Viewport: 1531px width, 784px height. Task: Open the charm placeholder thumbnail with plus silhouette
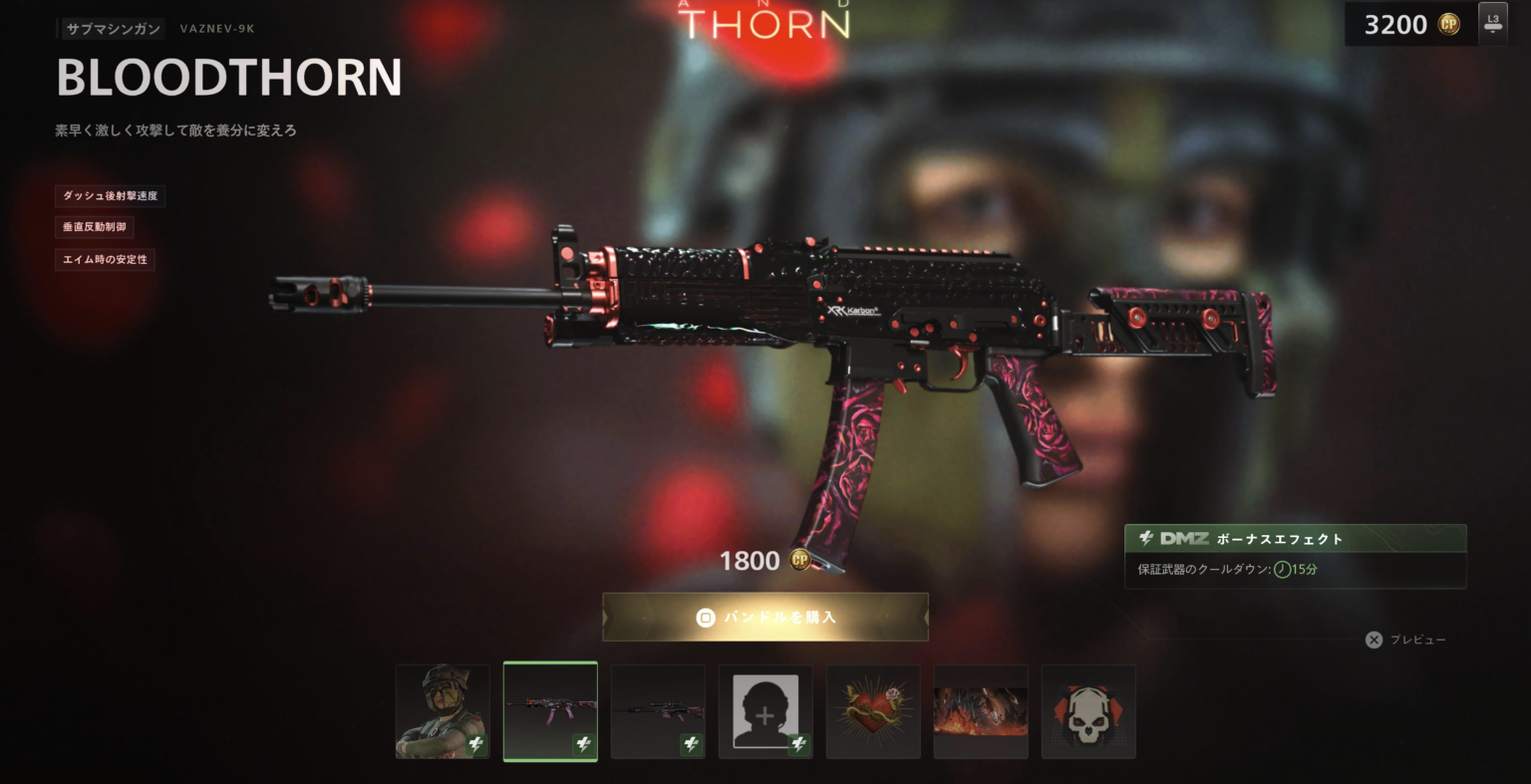tap(765, 710)
